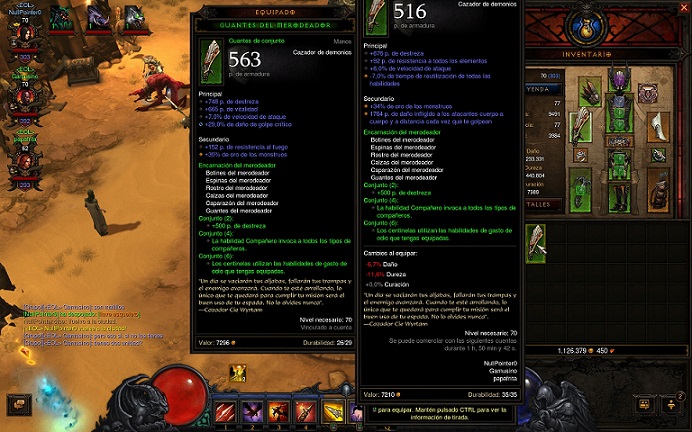Activate the fourth orange skill on hotbar
The image size is (692, 432).
[307, 411]
